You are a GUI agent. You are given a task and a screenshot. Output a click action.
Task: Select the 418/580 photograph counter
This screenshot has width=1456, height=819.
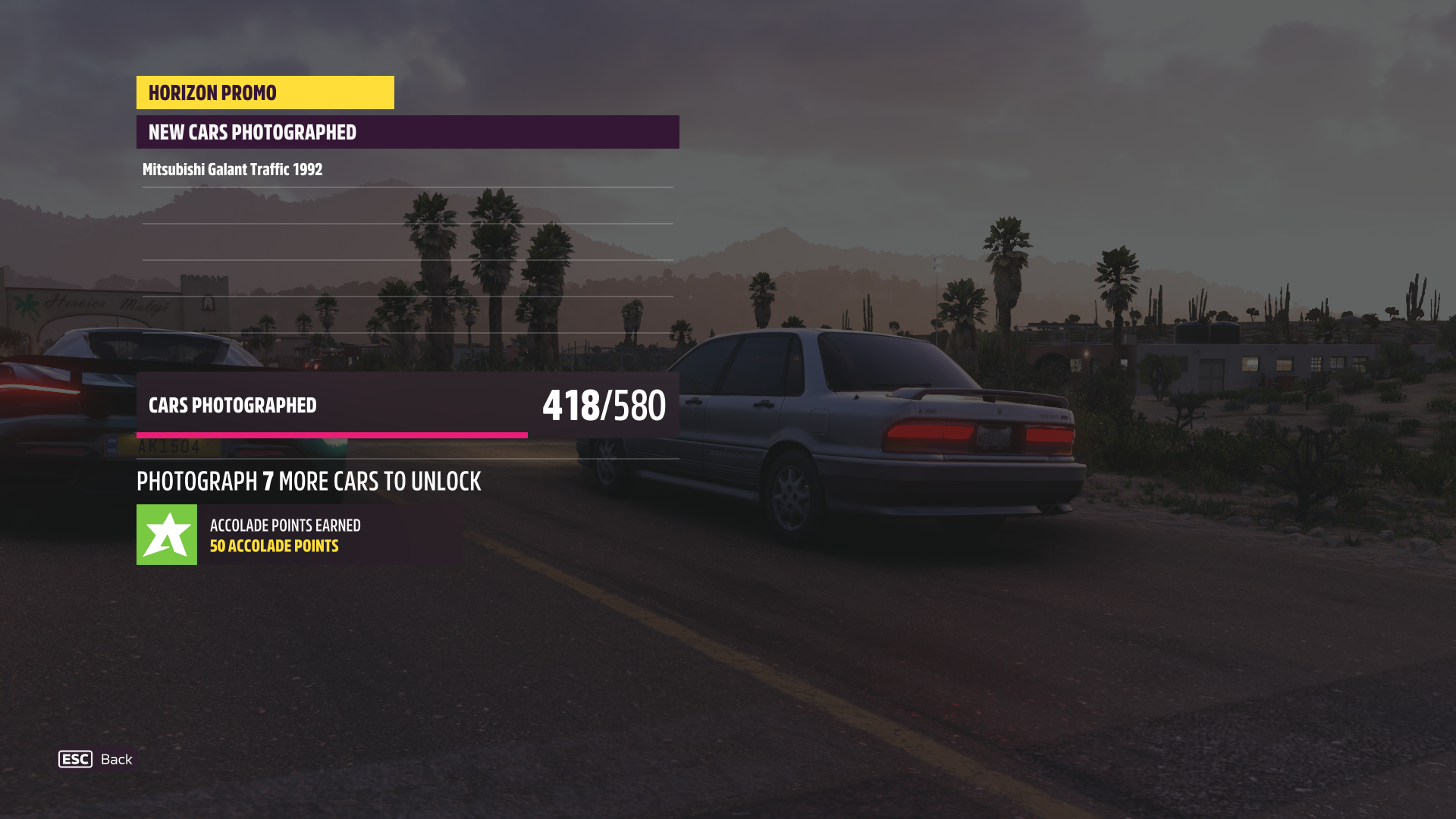click(x=603, y=406)
